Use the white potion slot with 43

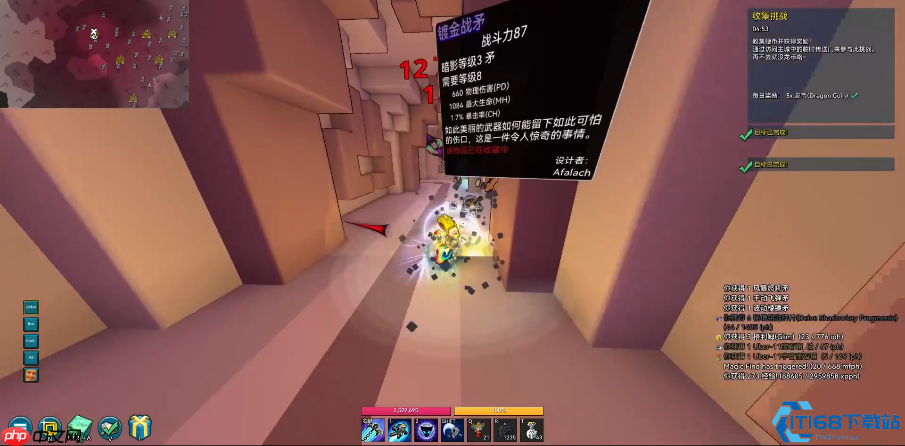[x=529, y=428]
